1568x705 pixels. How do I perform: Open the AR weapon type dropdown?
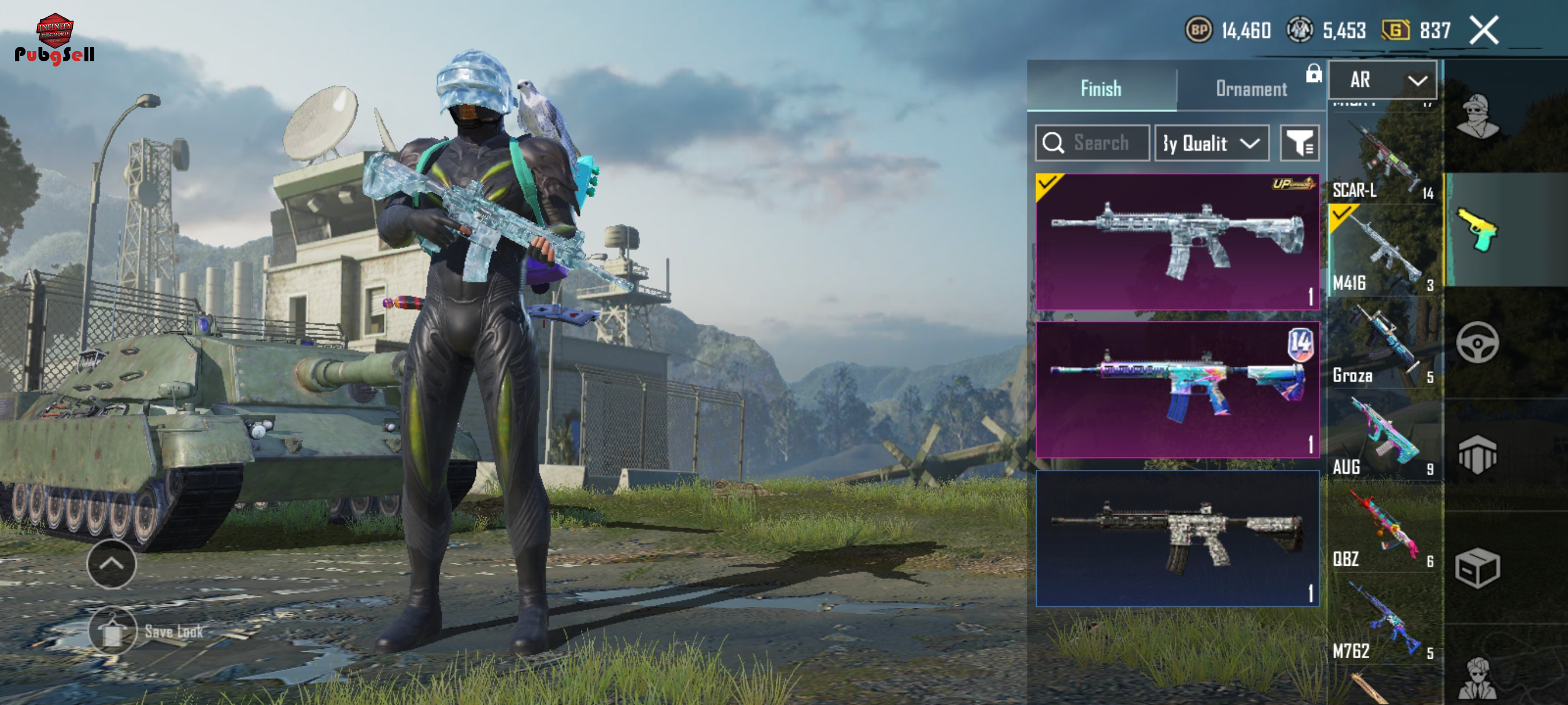[1382, 80]
